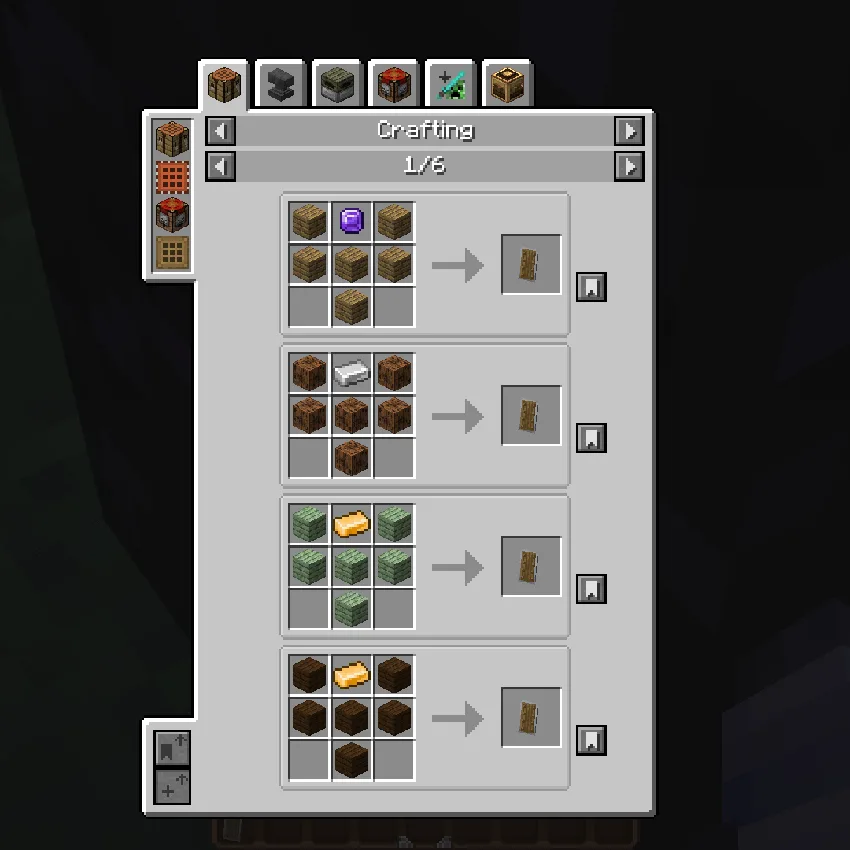Advance to the next recipe page
850x850 pixels.
(629, 166)
